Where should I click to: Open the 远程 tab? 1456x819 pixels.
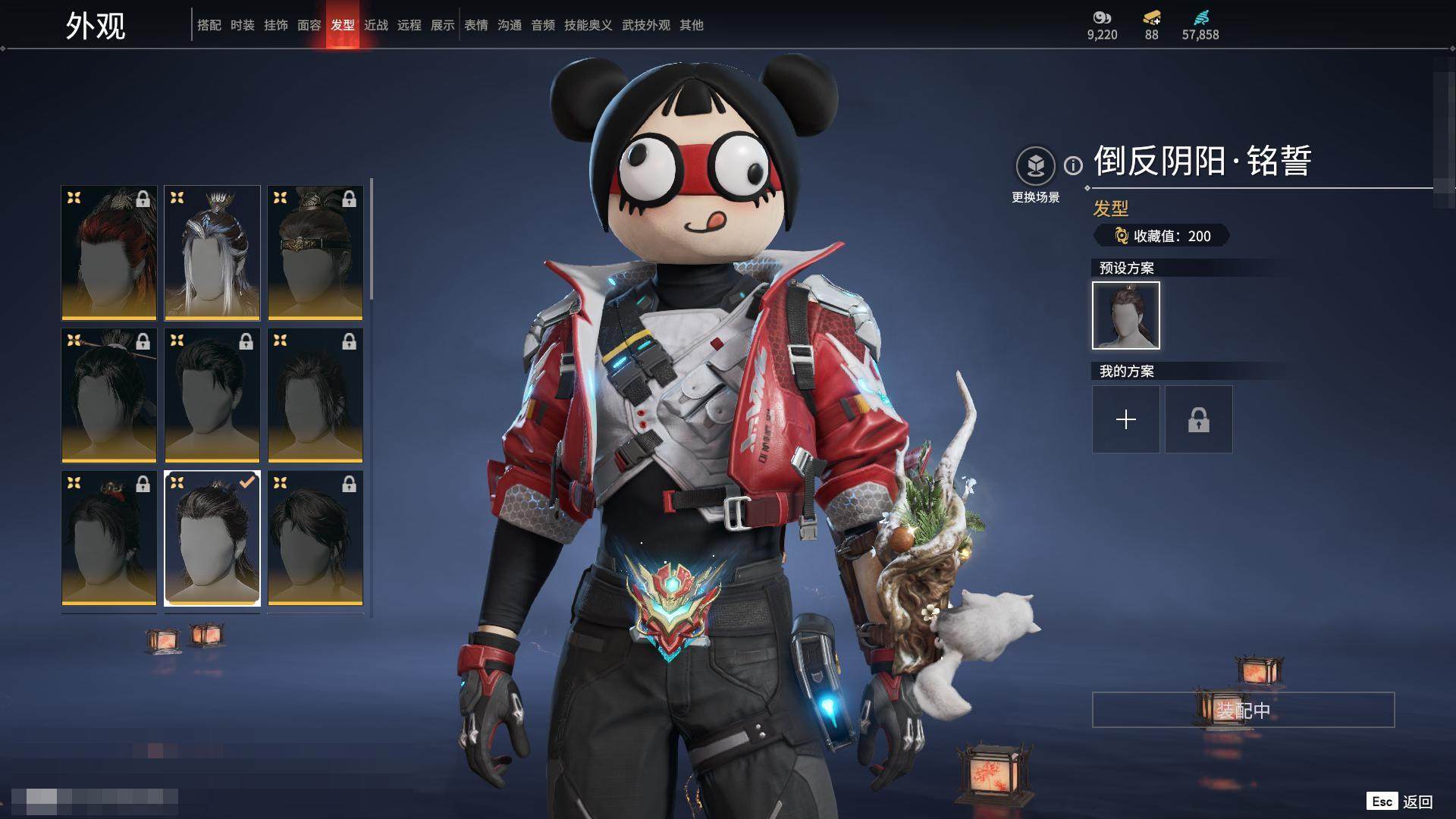pos(409,25)
